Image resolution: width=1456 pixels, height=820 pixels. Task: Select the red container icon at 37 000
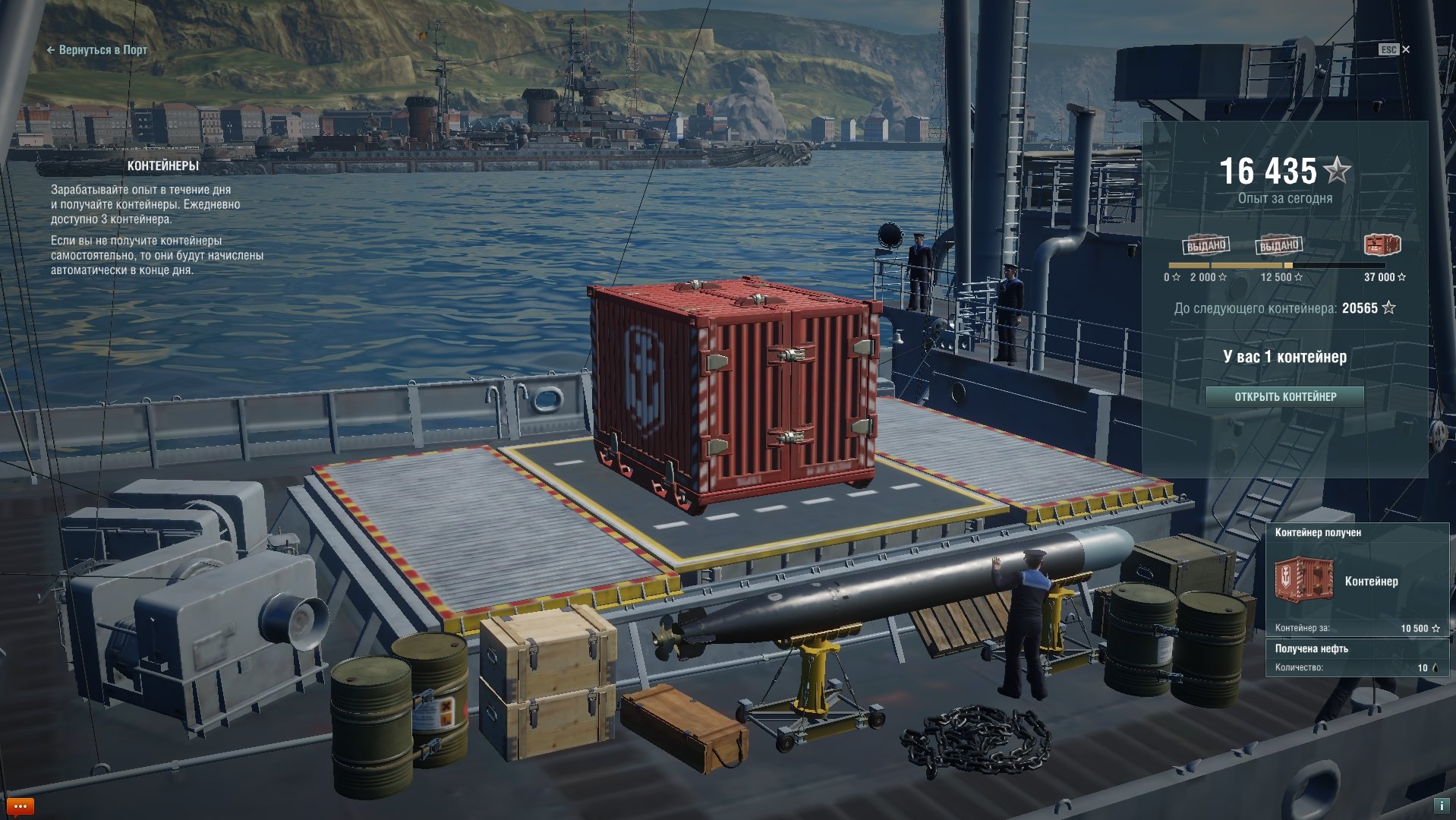click(1382, 245)
